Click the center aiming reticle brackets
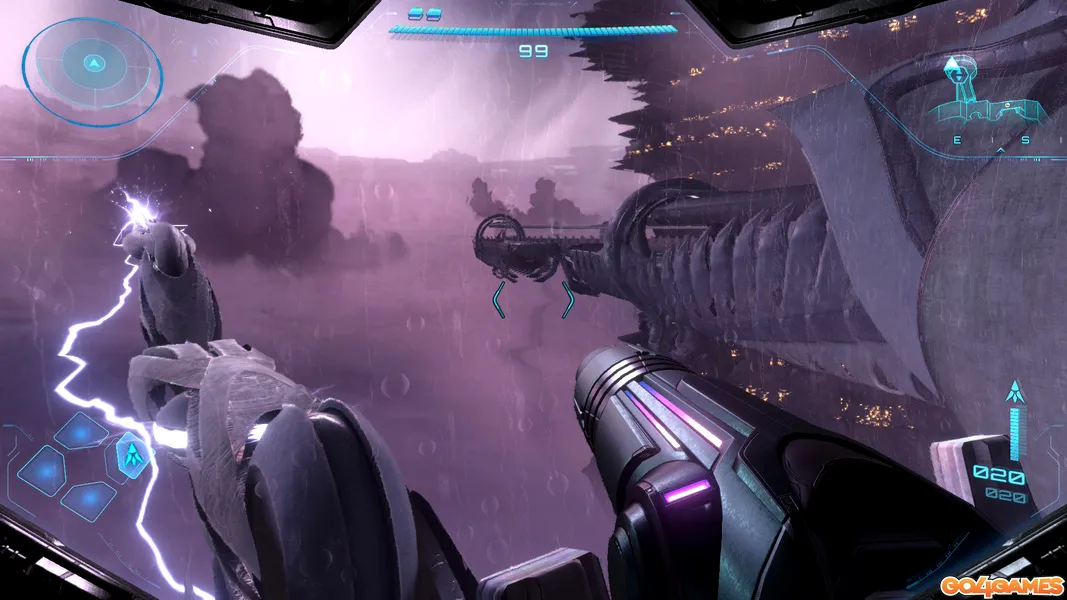 tap(532, 299)
